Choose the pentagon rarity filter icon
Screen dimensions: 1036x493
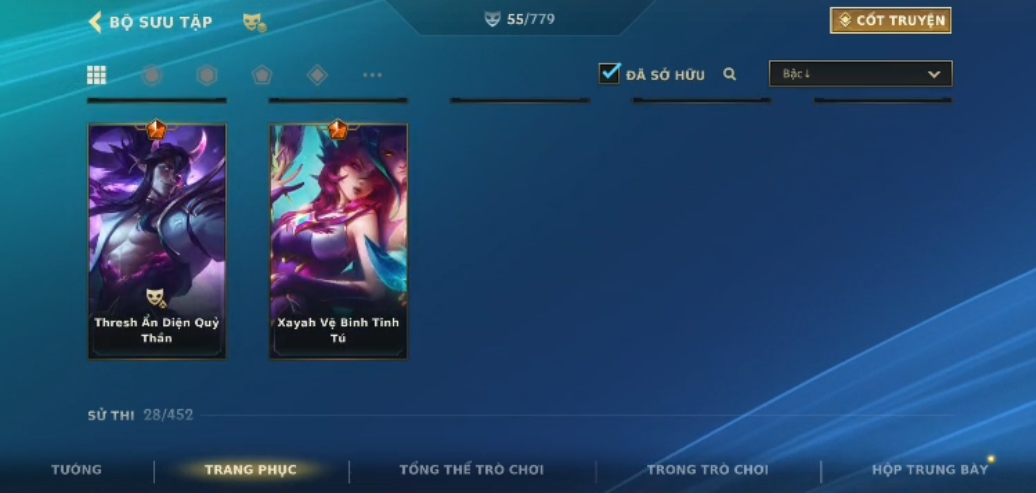pos(262,75)
